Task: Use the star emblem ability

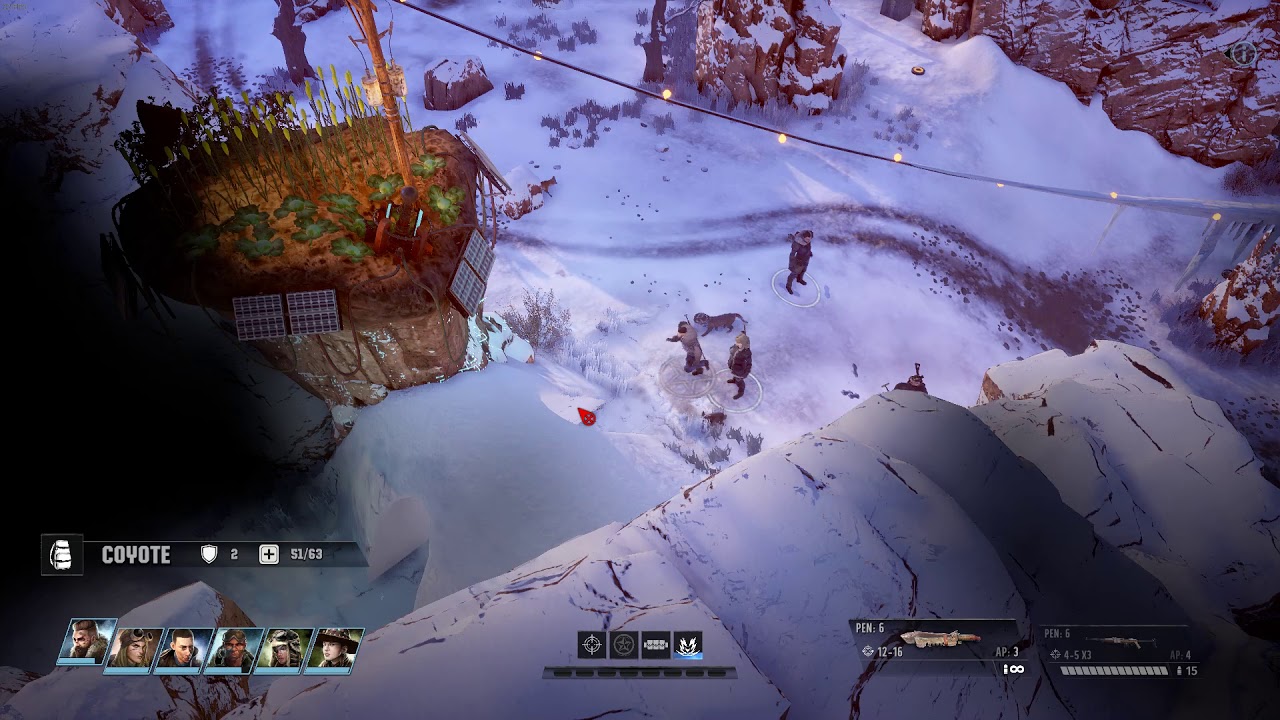Action: [x=624, y=645]
